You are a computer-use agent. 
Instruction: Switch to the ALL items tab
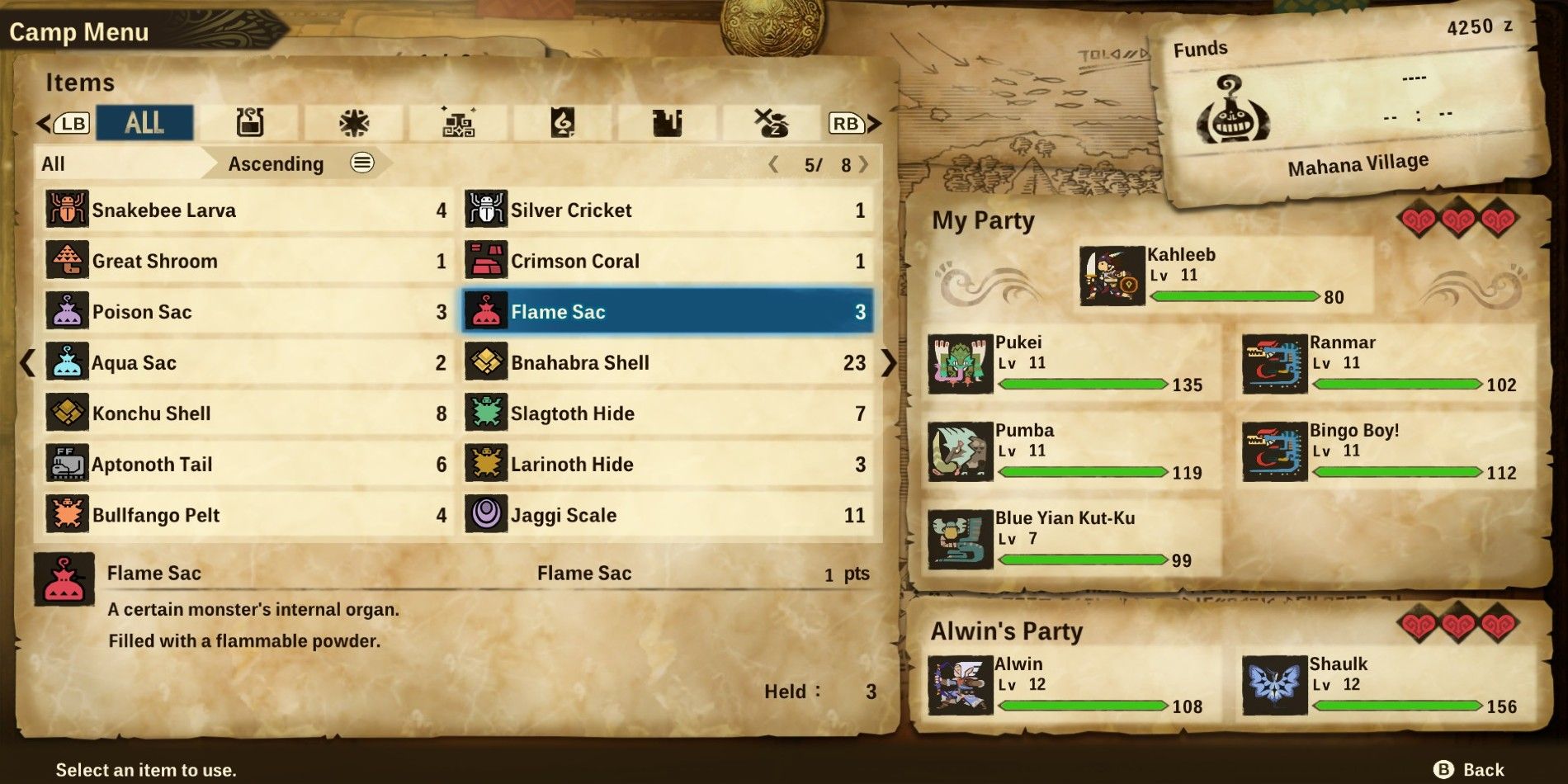144,123
